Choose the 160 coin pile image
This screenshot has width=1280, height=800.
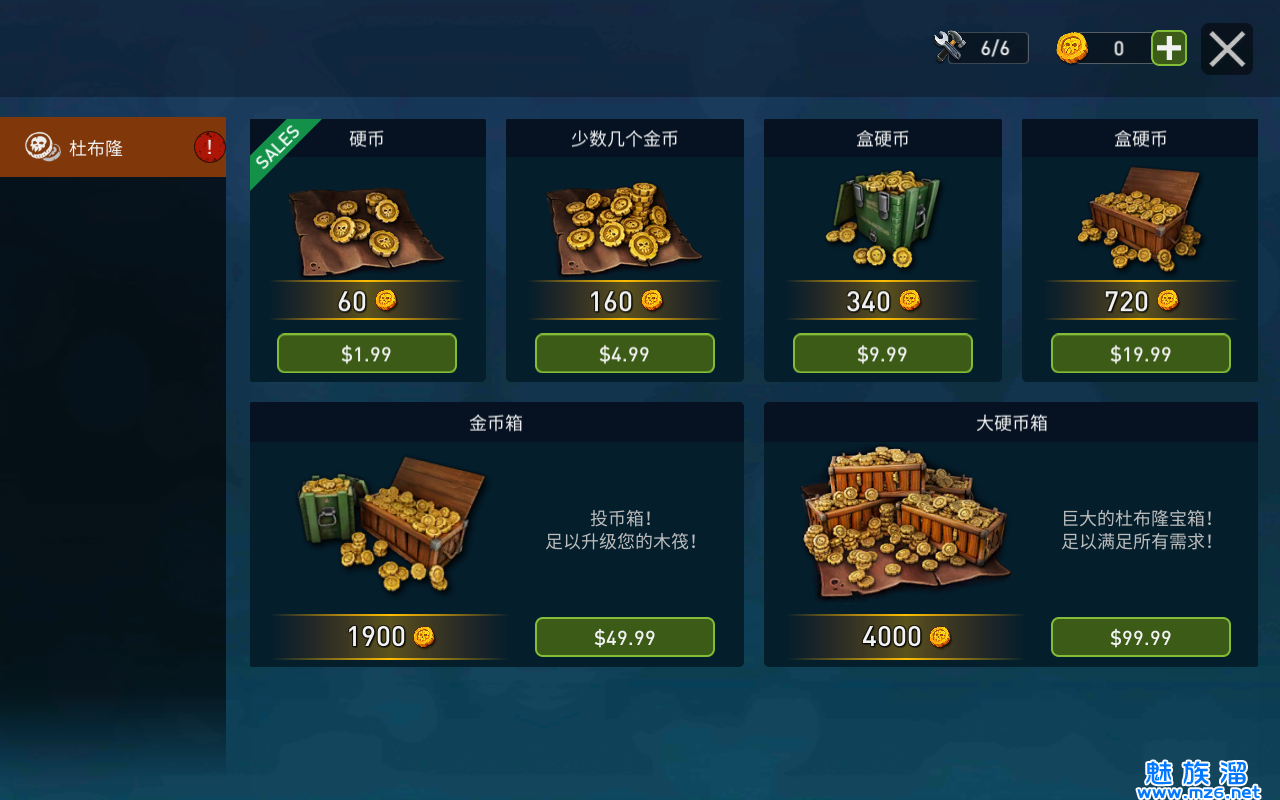(x=623, y=228)
